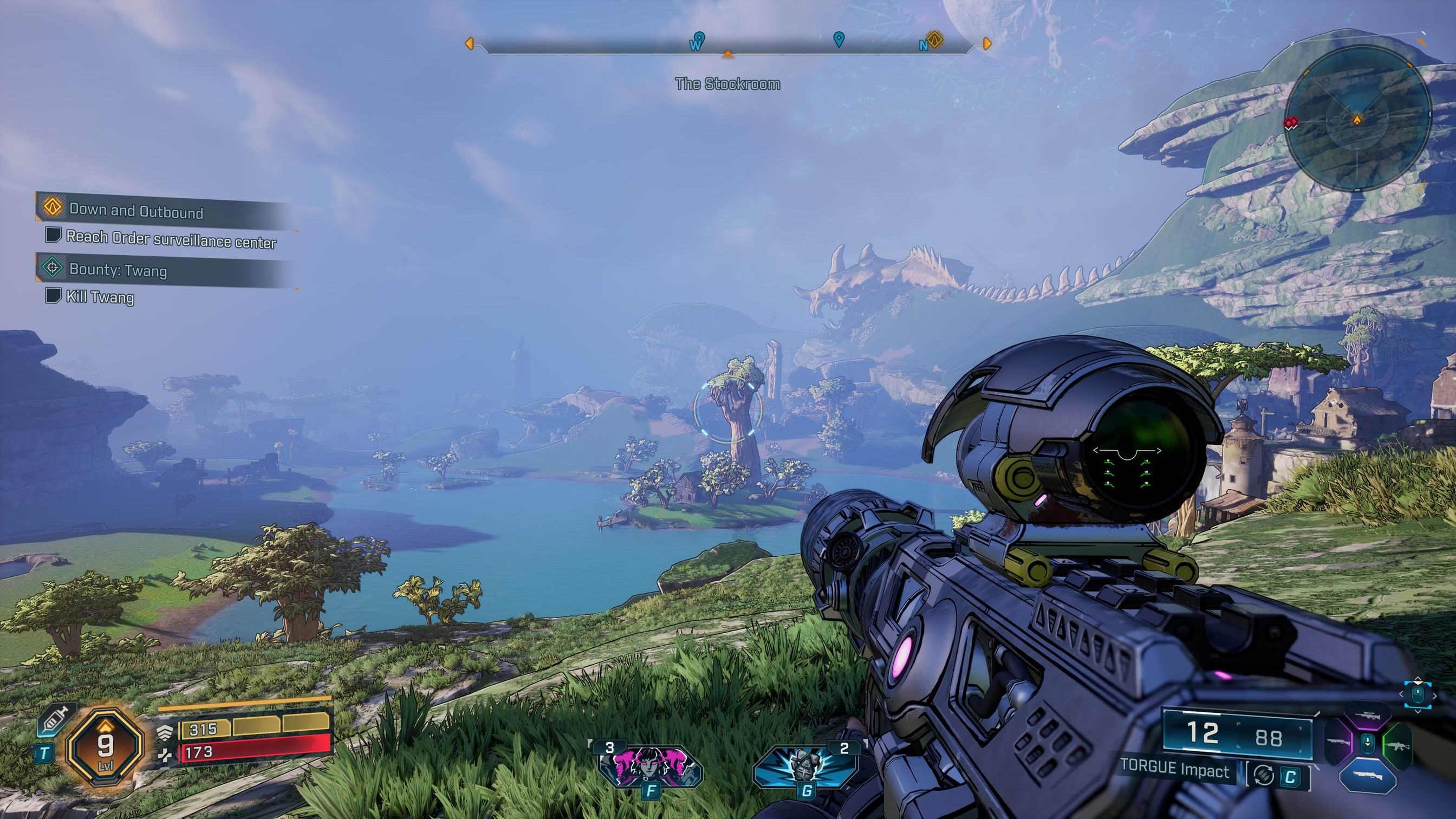Equip the sniper rifle weapon slot

click(x=1367, y=716)
